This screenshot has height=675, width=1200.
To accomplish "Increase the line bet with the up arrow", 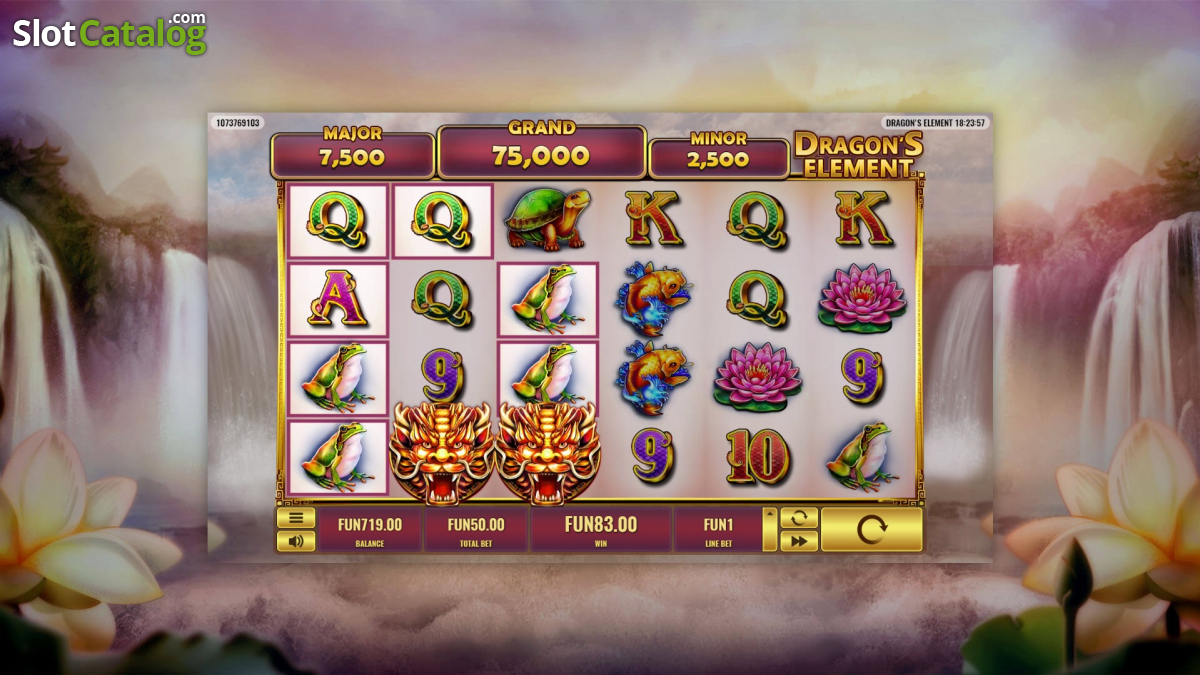I will pos(769,518).
